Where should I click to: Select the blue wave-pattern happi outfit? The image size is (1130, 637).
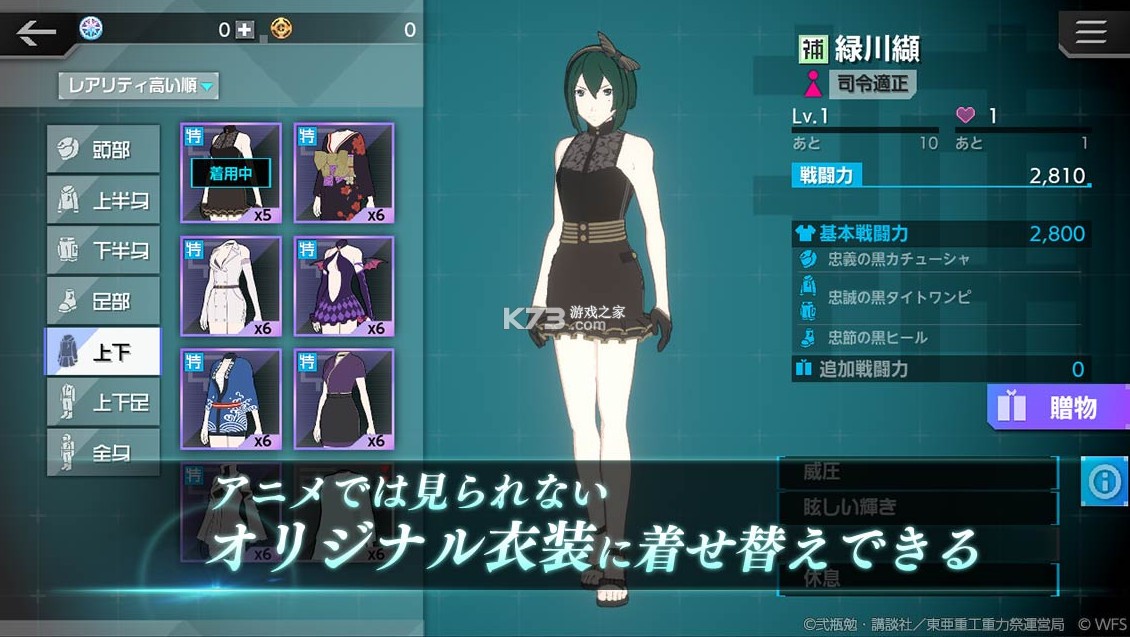[231, 399]
